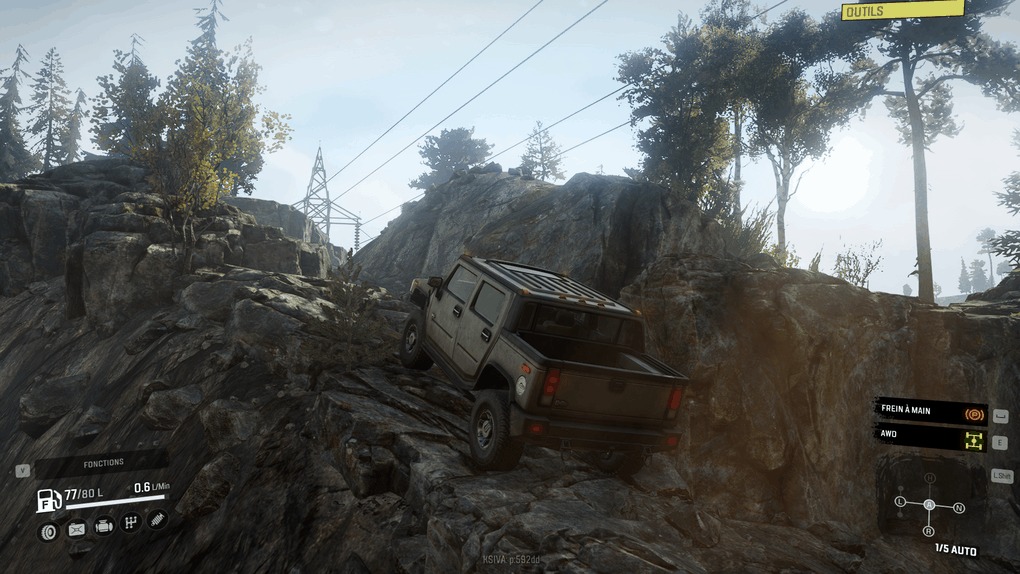This screenshot has width=1020, height=574.
Task: Select the suspension spring status icon
Action: pos(157,519)
